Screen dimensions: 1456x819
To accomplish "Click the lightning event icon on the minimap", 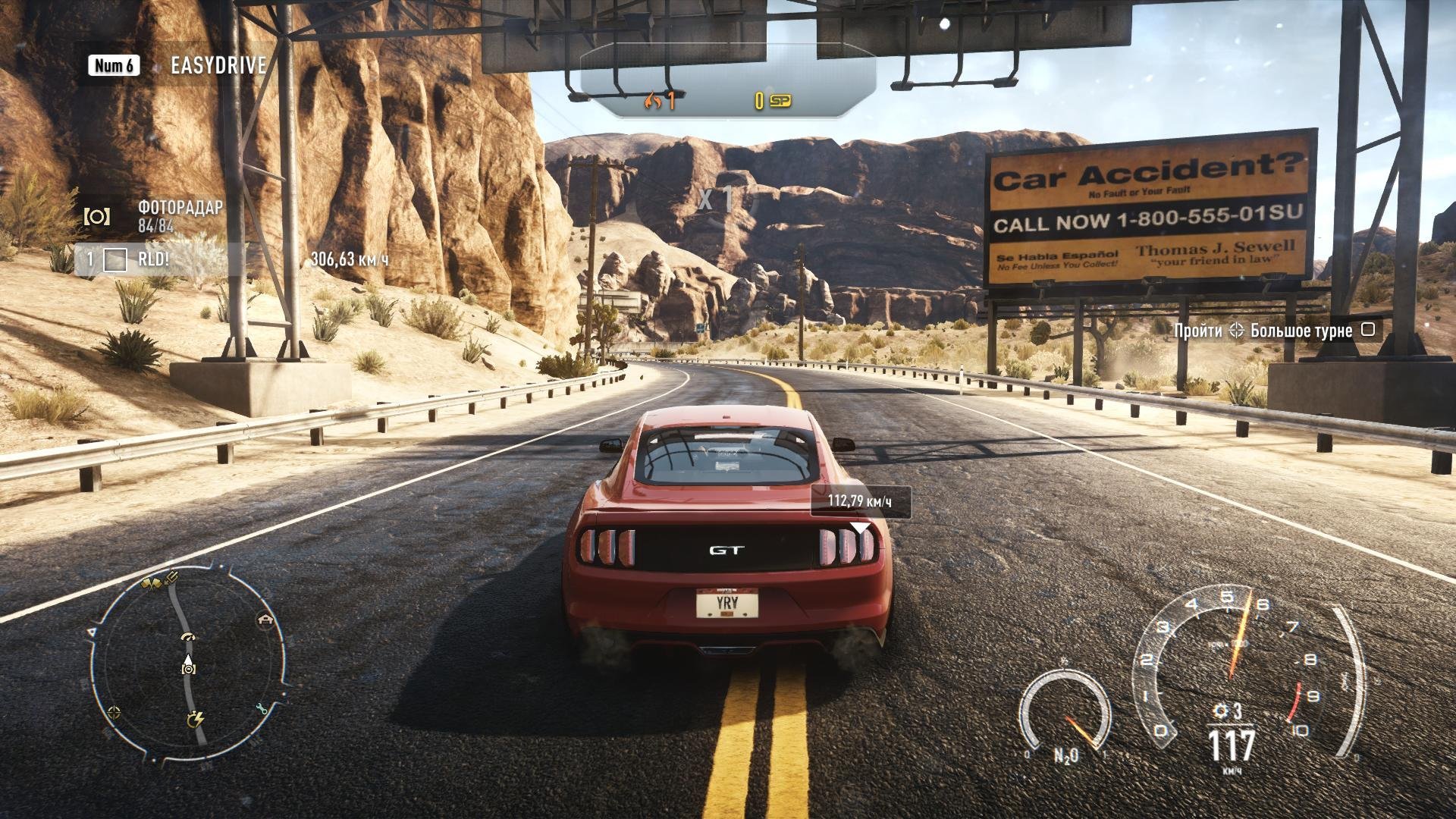I will [196, 719].
